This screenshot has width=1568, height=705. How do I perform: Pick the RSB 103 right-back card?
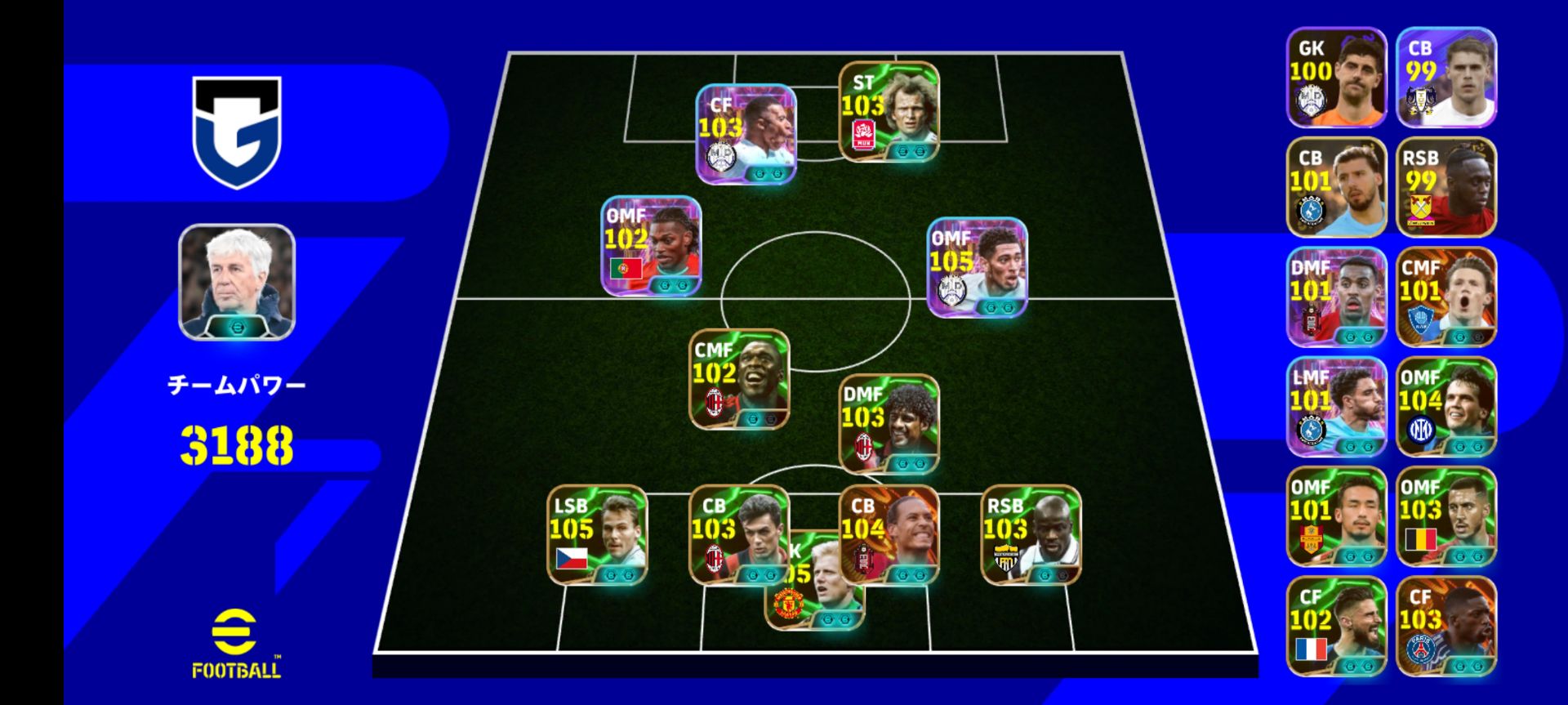tap(1031, 535)
